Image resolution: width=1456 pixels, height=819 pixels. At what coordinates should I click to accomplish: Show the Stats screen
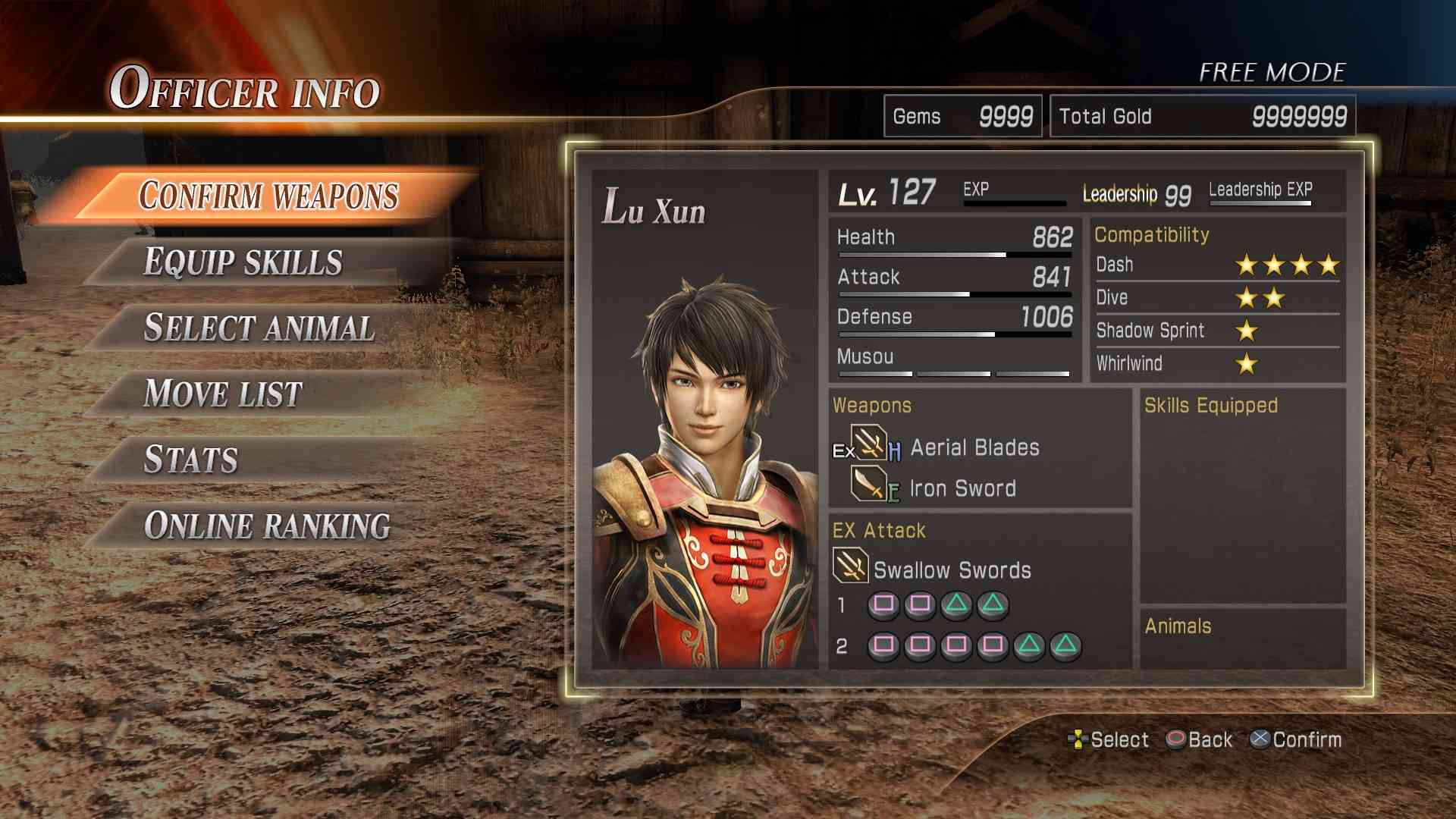tap(191, 460)
